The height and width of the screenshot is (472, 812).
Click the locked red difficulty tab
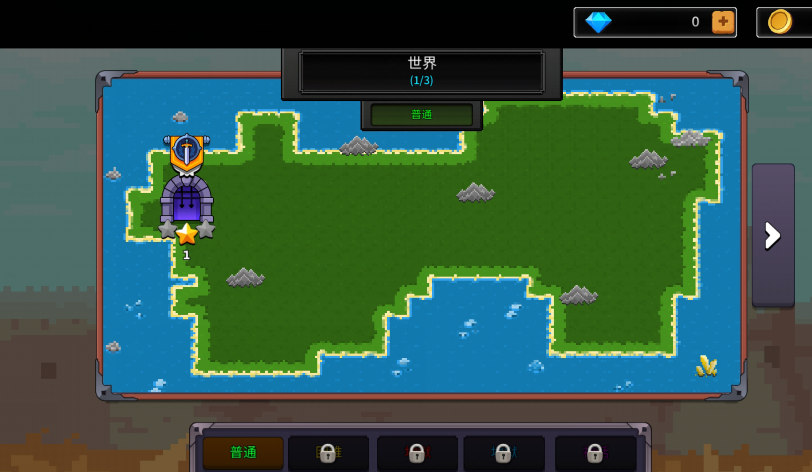pyautogui.click(x=417, y=453)
